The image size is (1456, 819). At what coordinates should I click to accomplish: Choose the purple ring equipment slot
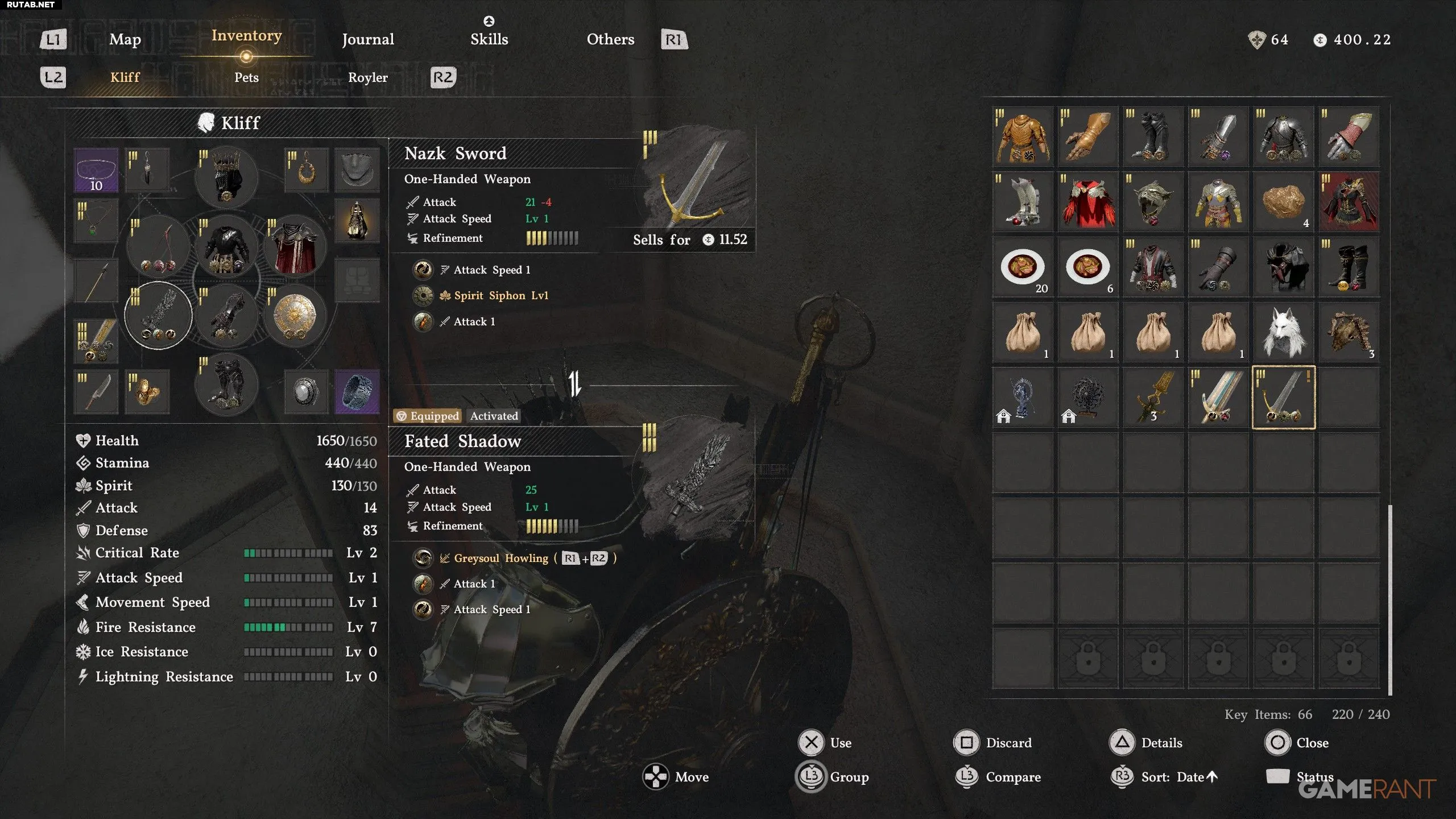pos(357,391)
